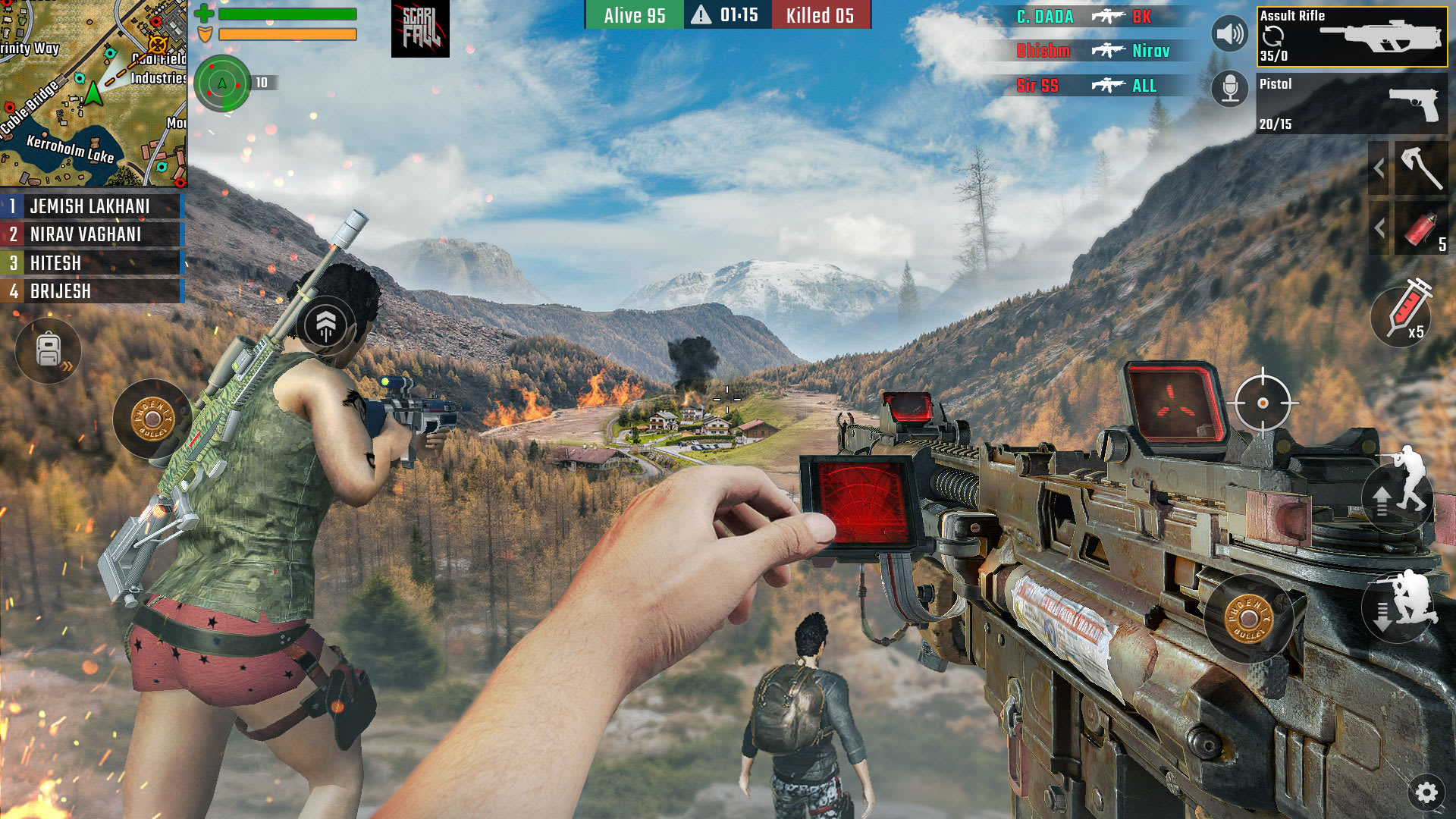Fire using the left bullet button

152,419
